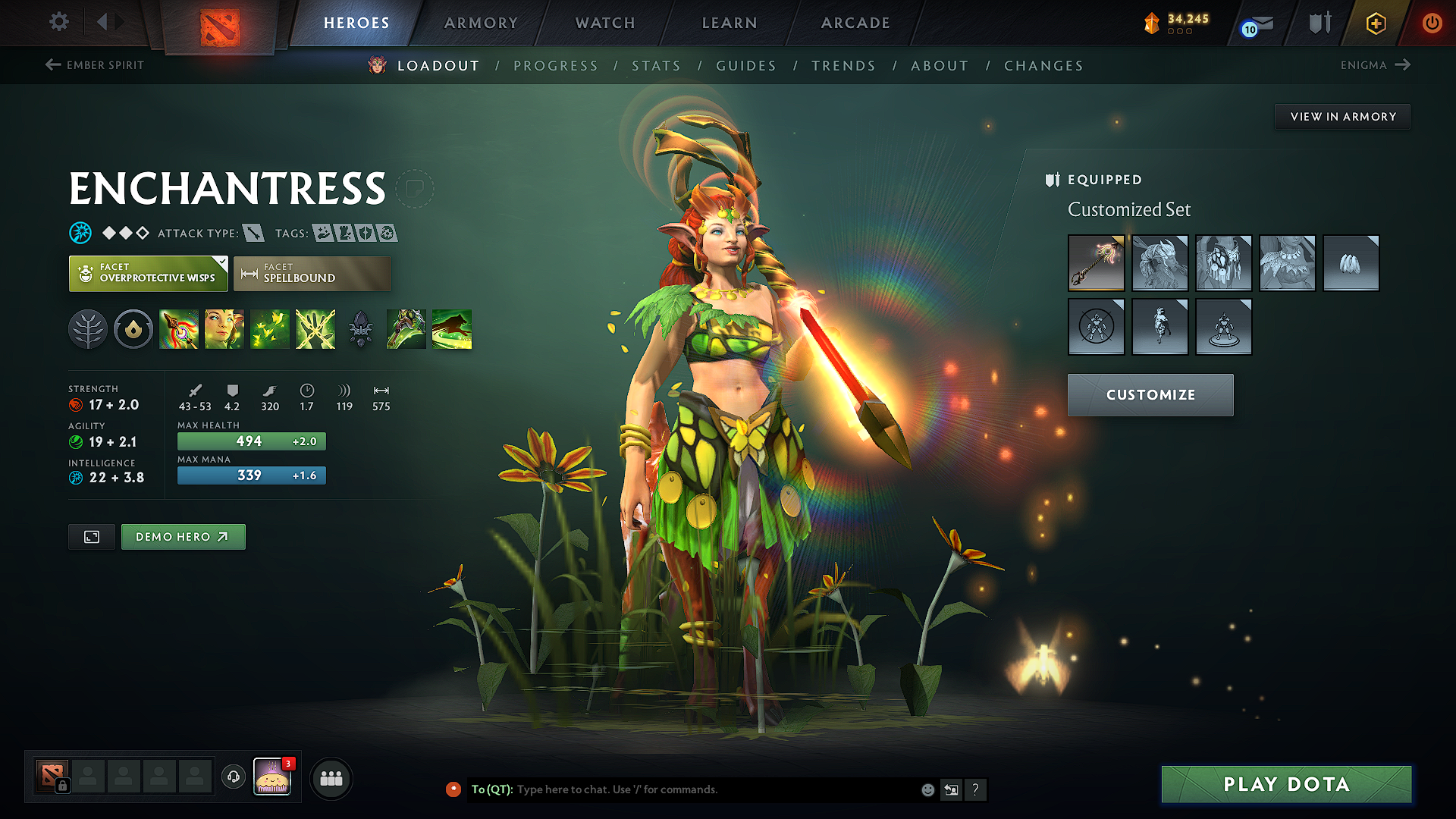Expand the facet selection chevron

pos(220,263)
